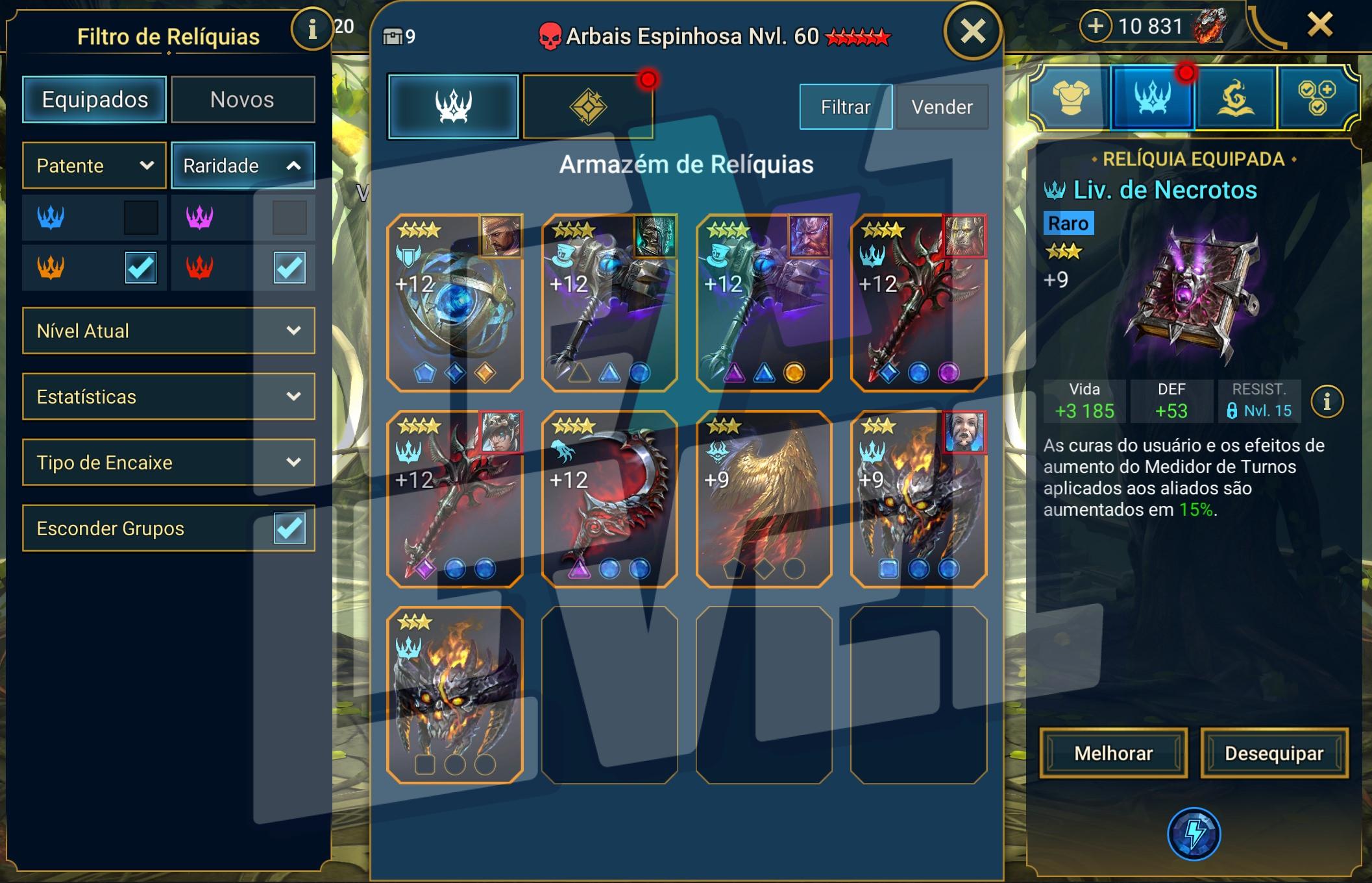This screenshot has width=1372, height=883.
Task: Click the Vender button
Action: click(942, 107)
